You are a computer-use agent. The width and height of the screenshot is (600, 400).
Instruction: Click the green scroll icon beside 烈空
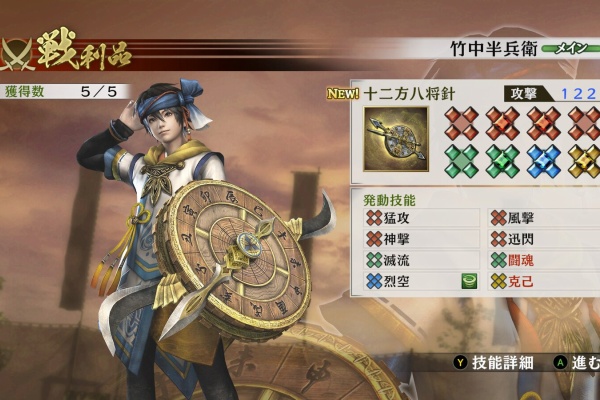pyautogui.click(x=468, y=282)
